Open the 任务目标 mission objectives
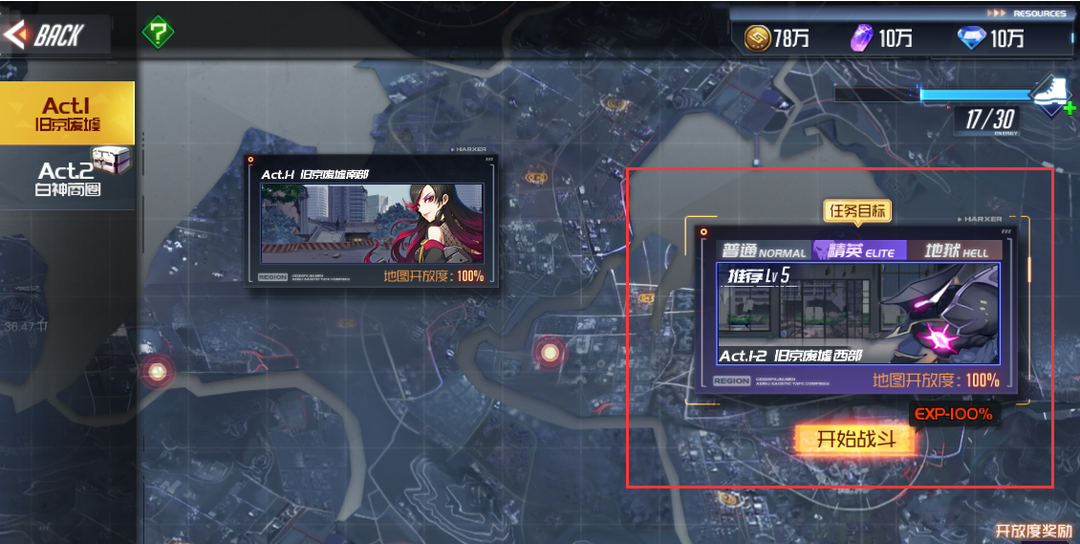This screenshot has height=544, width=1080. click(857, 211)
